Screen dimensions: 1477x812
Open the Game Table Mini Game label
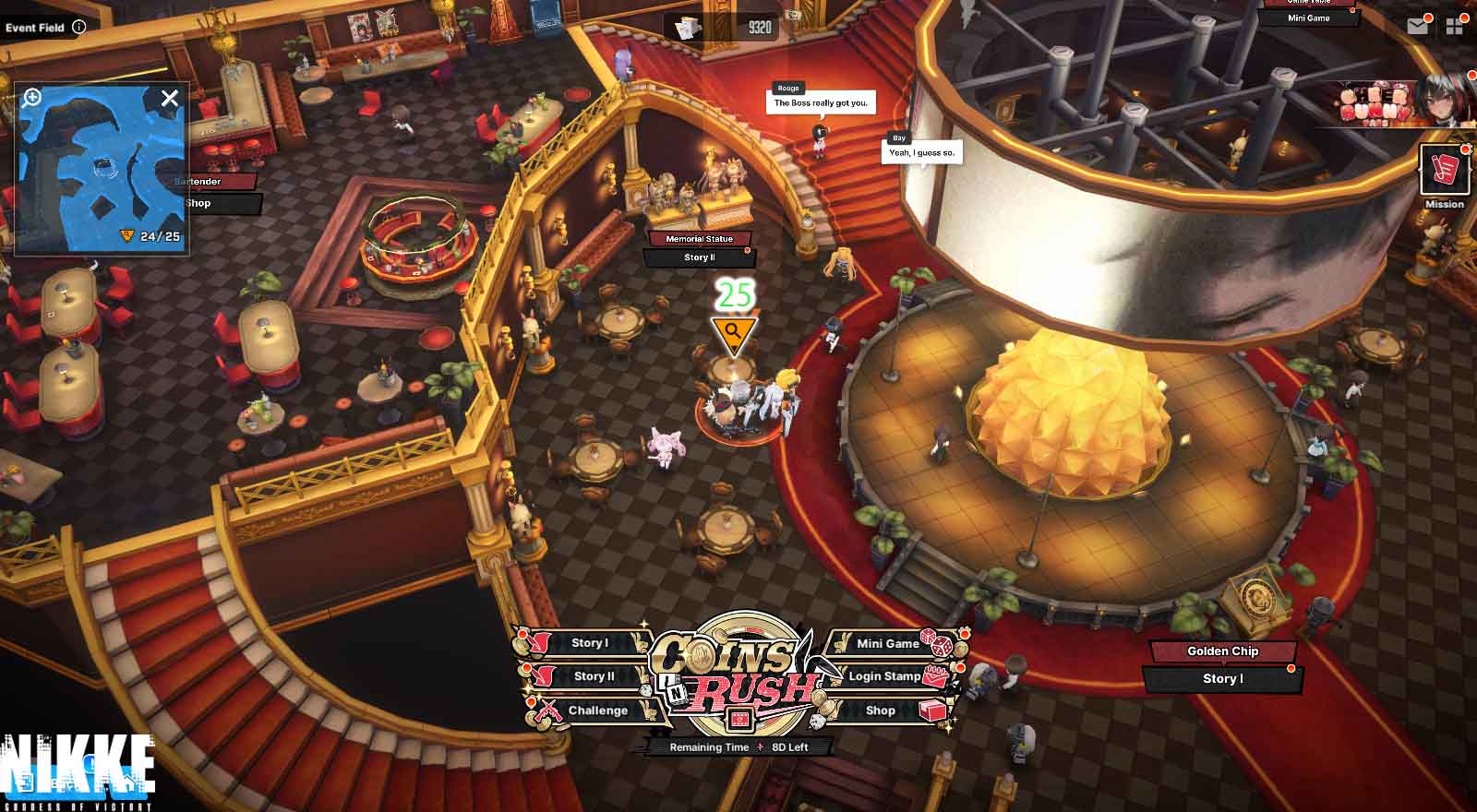point(1308,18)
